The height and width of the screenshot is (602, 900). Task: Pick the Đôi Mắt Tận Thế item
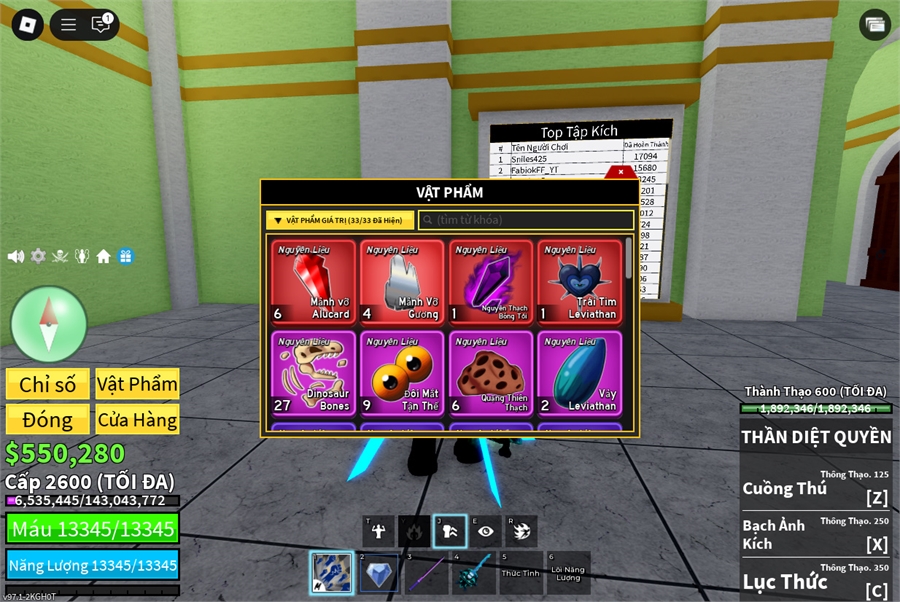click(x=402, y=373)
